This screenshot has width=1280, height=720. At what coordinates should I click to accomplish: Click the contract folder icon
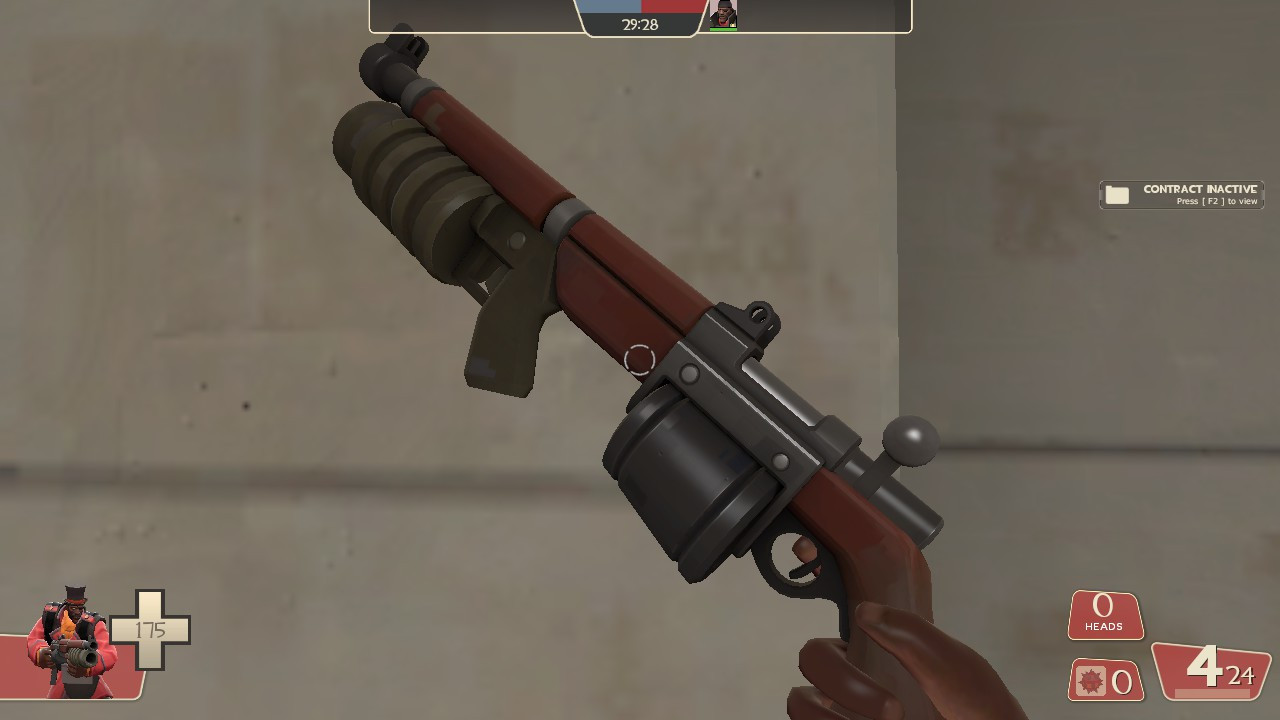pos(1116,195)
